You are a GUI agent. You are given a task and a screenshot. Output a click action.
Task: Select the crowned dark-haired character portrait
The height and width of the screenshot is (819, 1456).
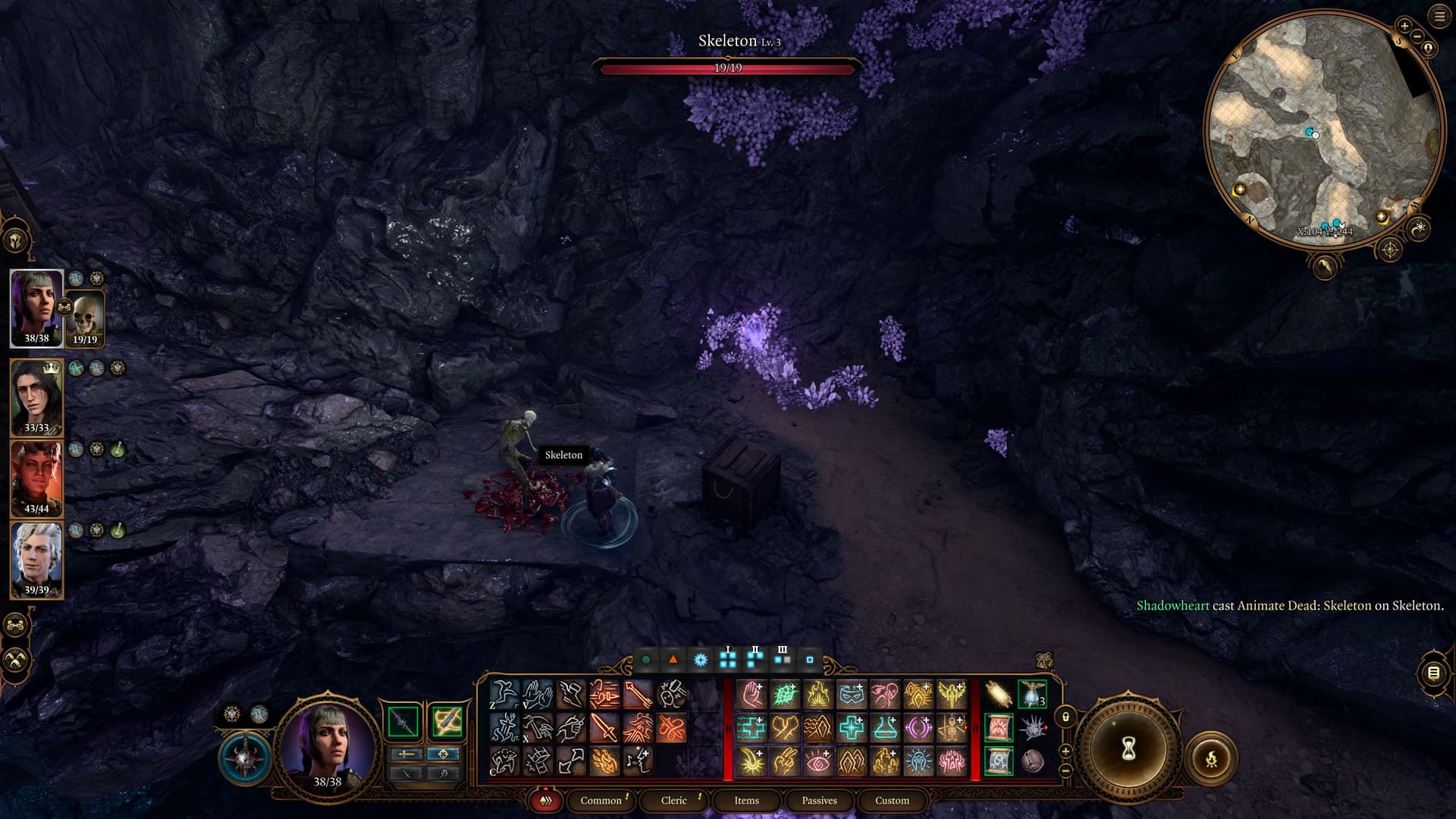[x=36, y=396]
